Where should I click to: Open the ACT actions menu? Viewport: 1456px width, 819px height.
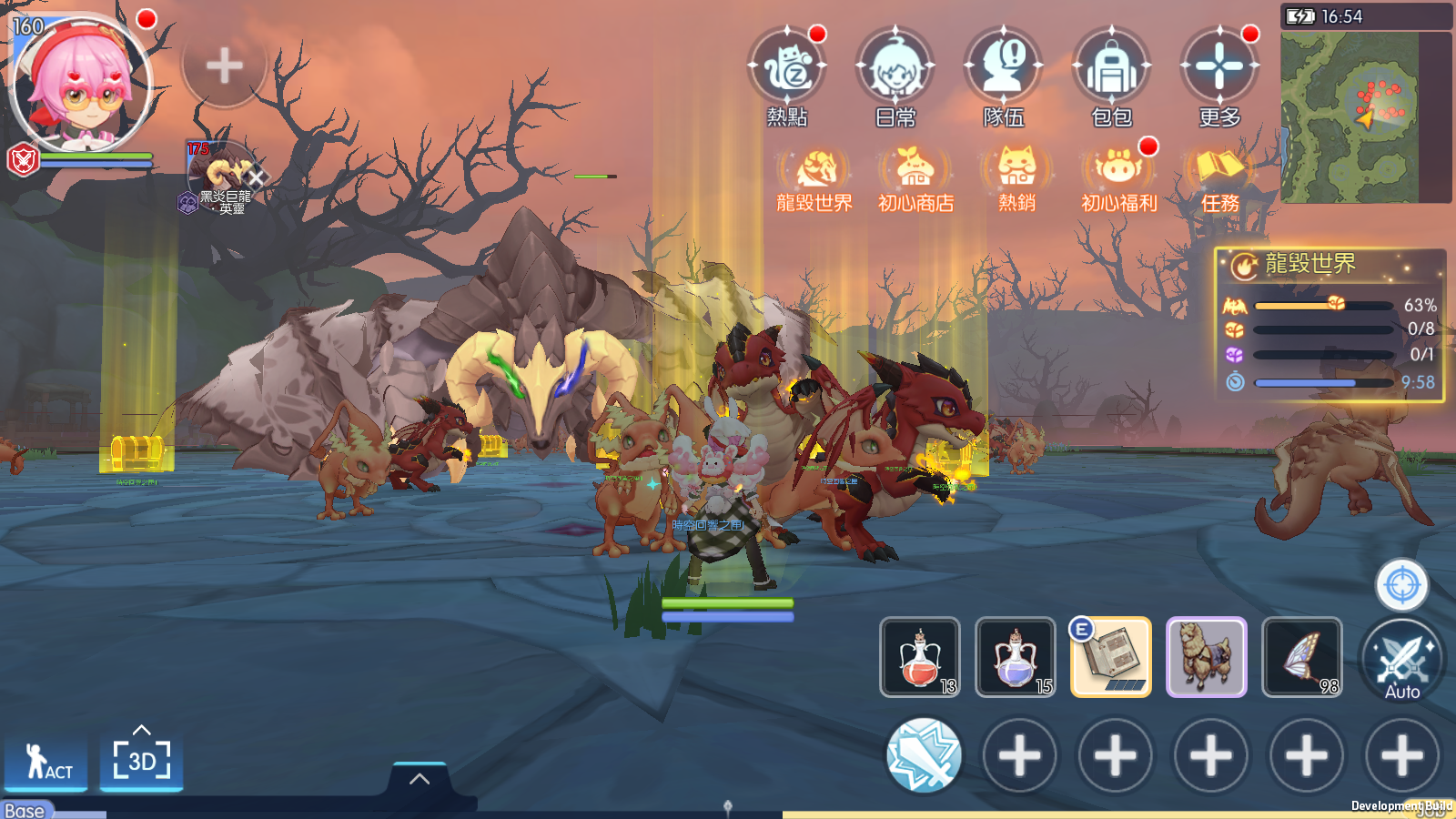coord(46,763)
